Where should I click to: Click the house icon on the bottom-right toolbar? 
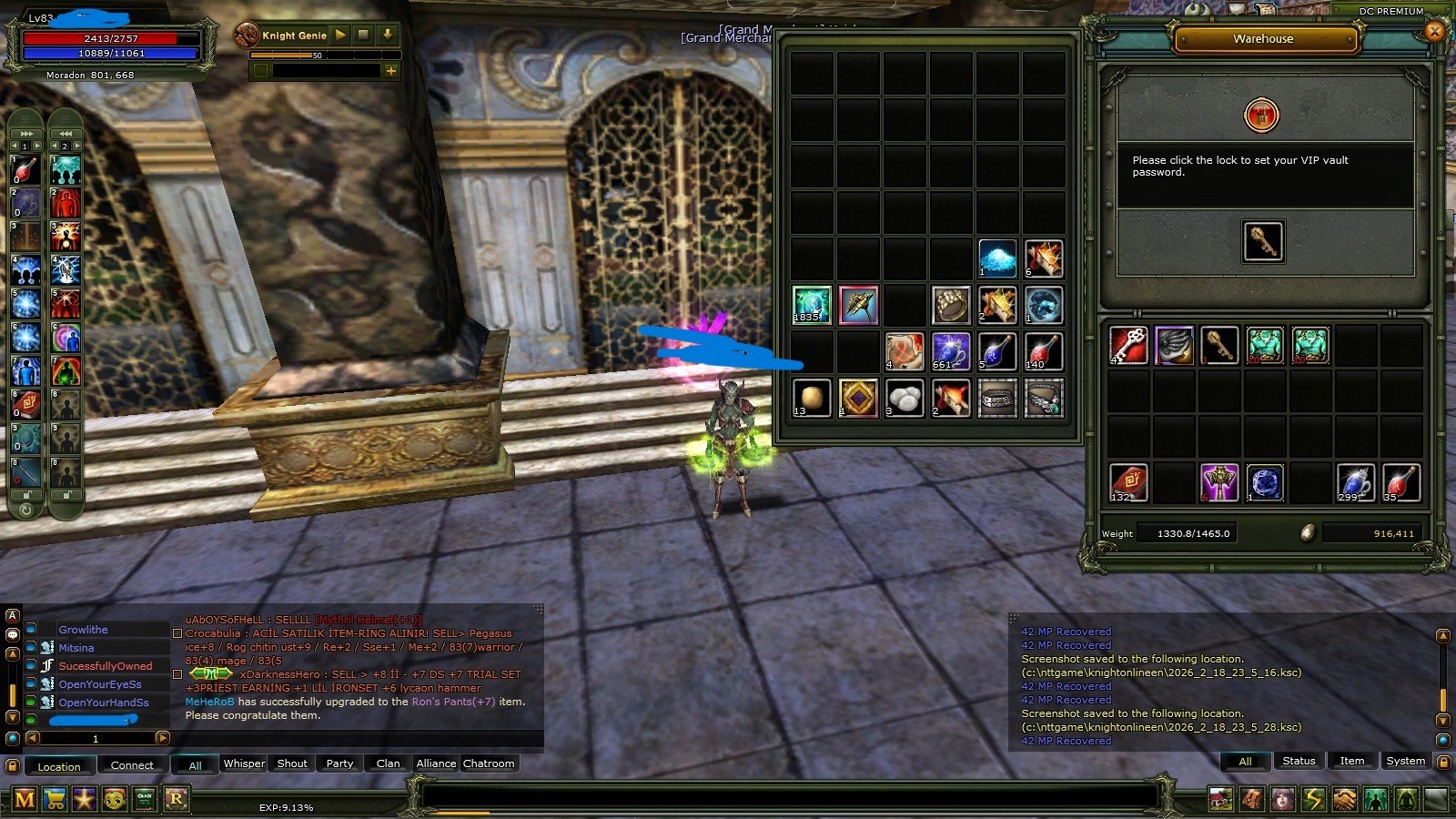point(1219,798)
